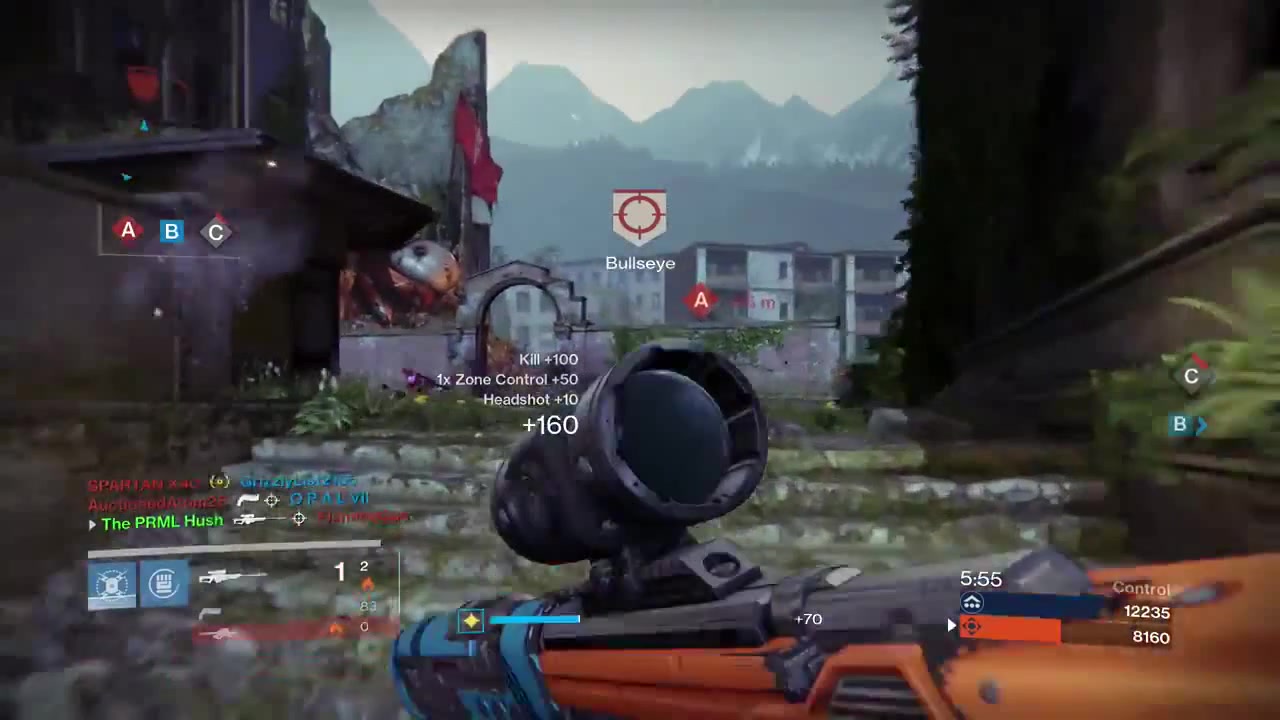Select the sniper rifle weapon icon

point(231,575)
